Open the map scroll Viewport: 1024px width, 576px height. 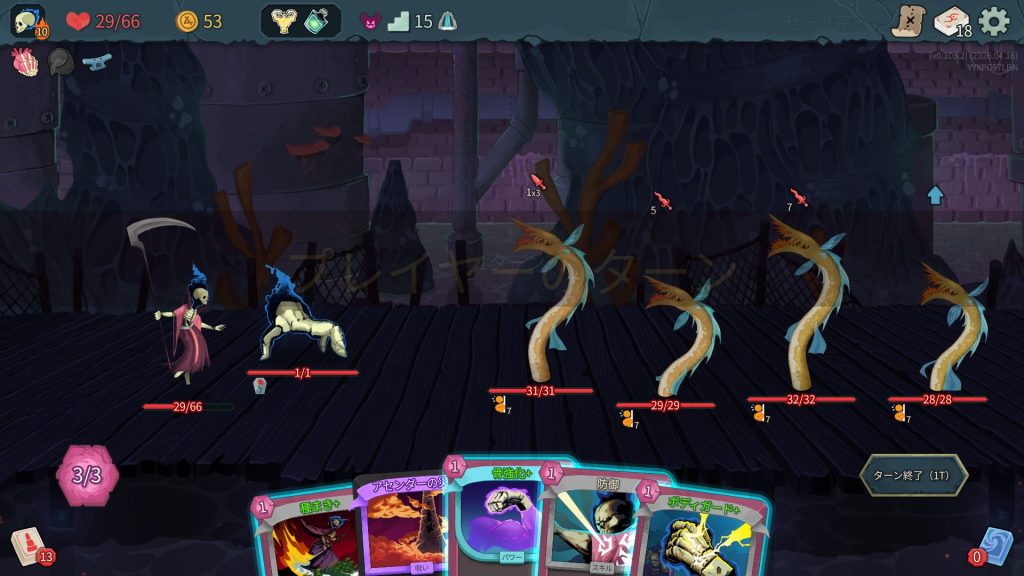point(908,21)
